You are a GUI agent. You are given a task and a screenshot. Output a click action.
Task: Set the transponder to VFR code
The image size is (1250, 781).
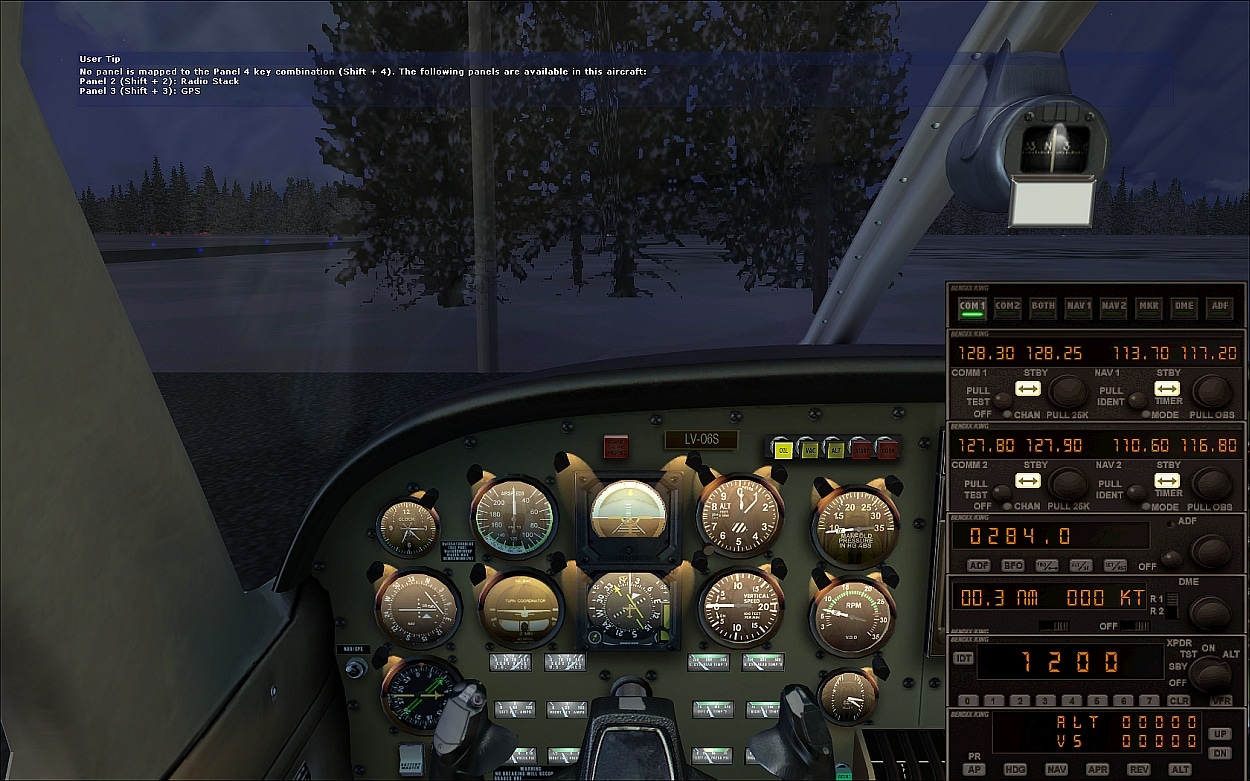tap(1220, 701)
